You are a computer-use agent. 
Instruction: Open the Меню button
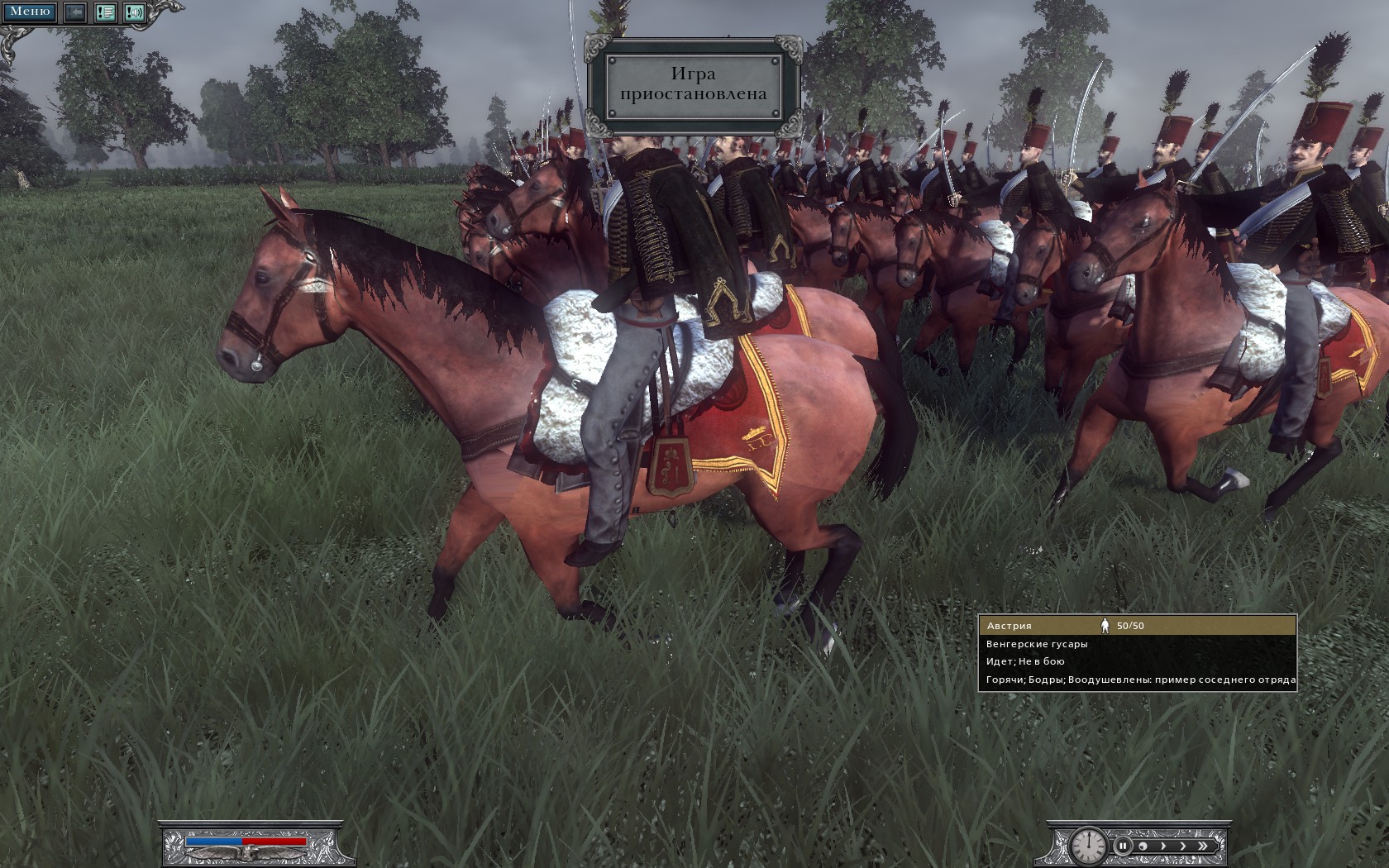pyautogui.click(x=29, y=12)
